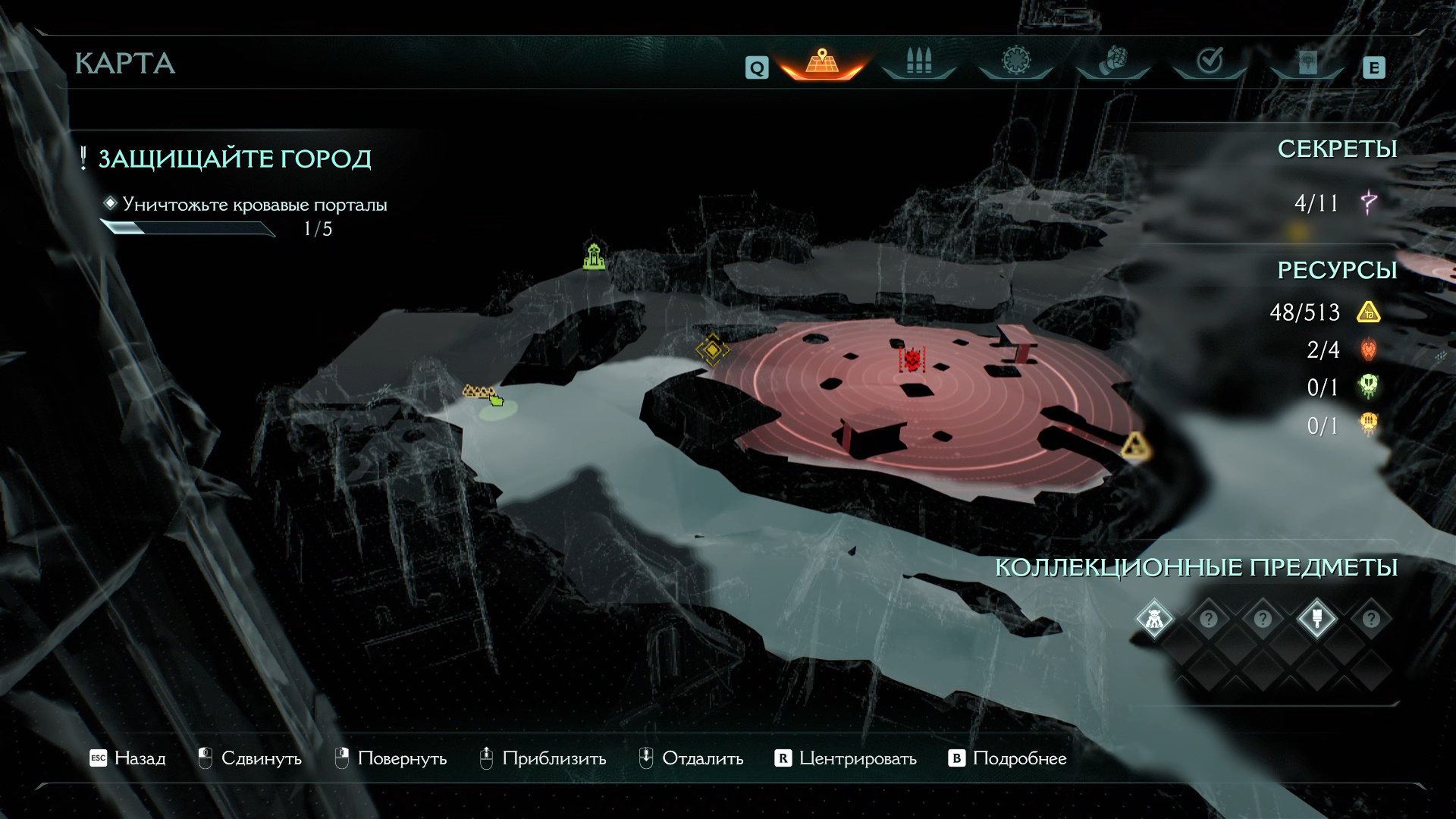Click the gold pile marker near player
Screen dimensions: 1456x819
478,391
